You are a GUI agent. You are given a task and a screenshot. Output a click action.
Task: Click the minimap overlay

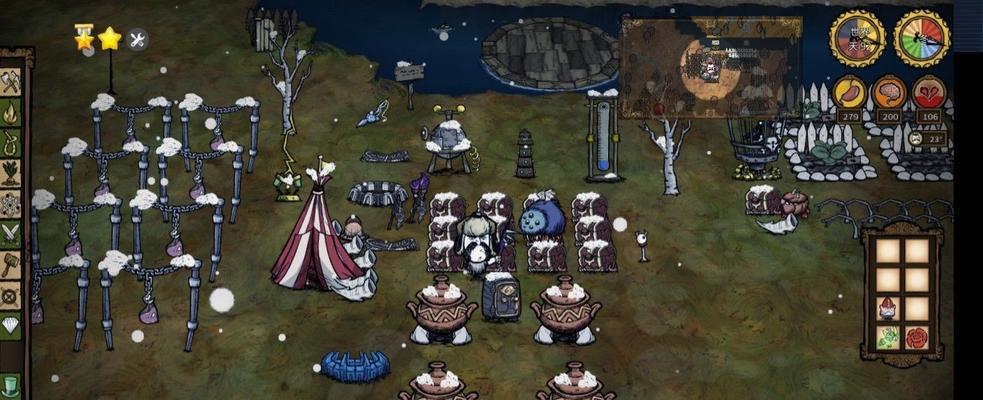[x=711, y=66]
